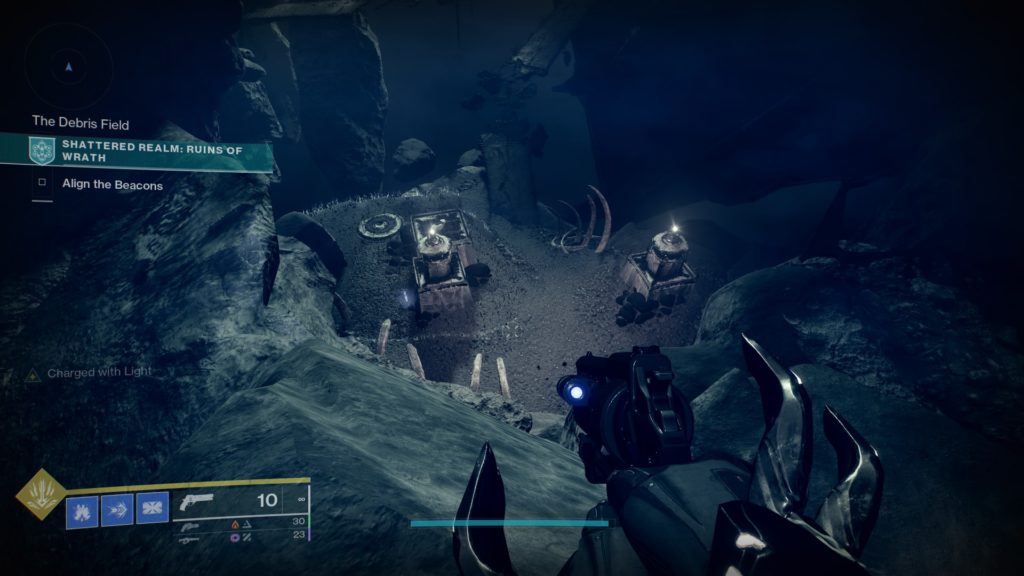Activate the class ability icon
Viewport: 1024px width, 576px height.
152,510
